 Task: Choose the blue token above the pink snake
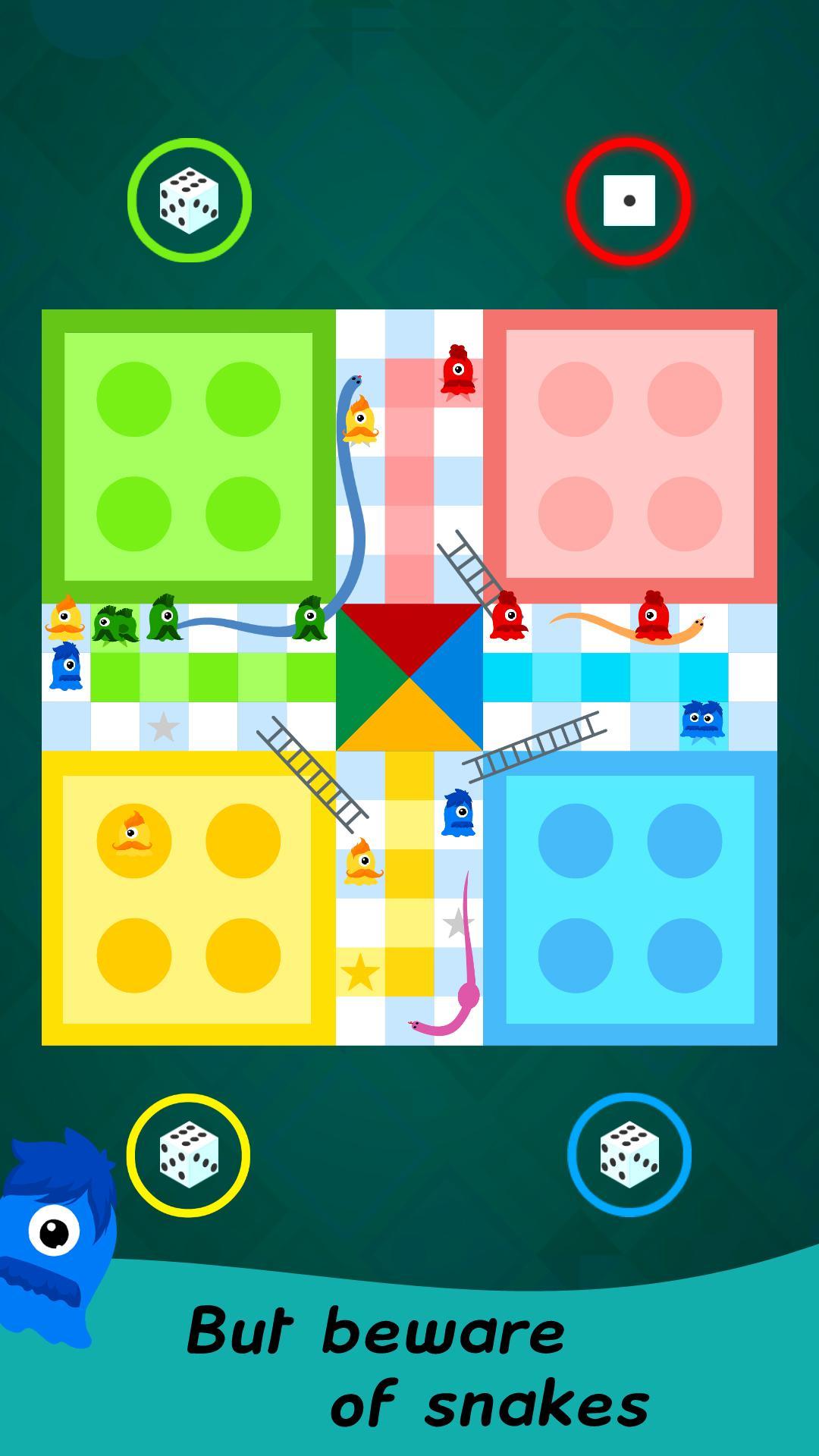coord(458,813)
